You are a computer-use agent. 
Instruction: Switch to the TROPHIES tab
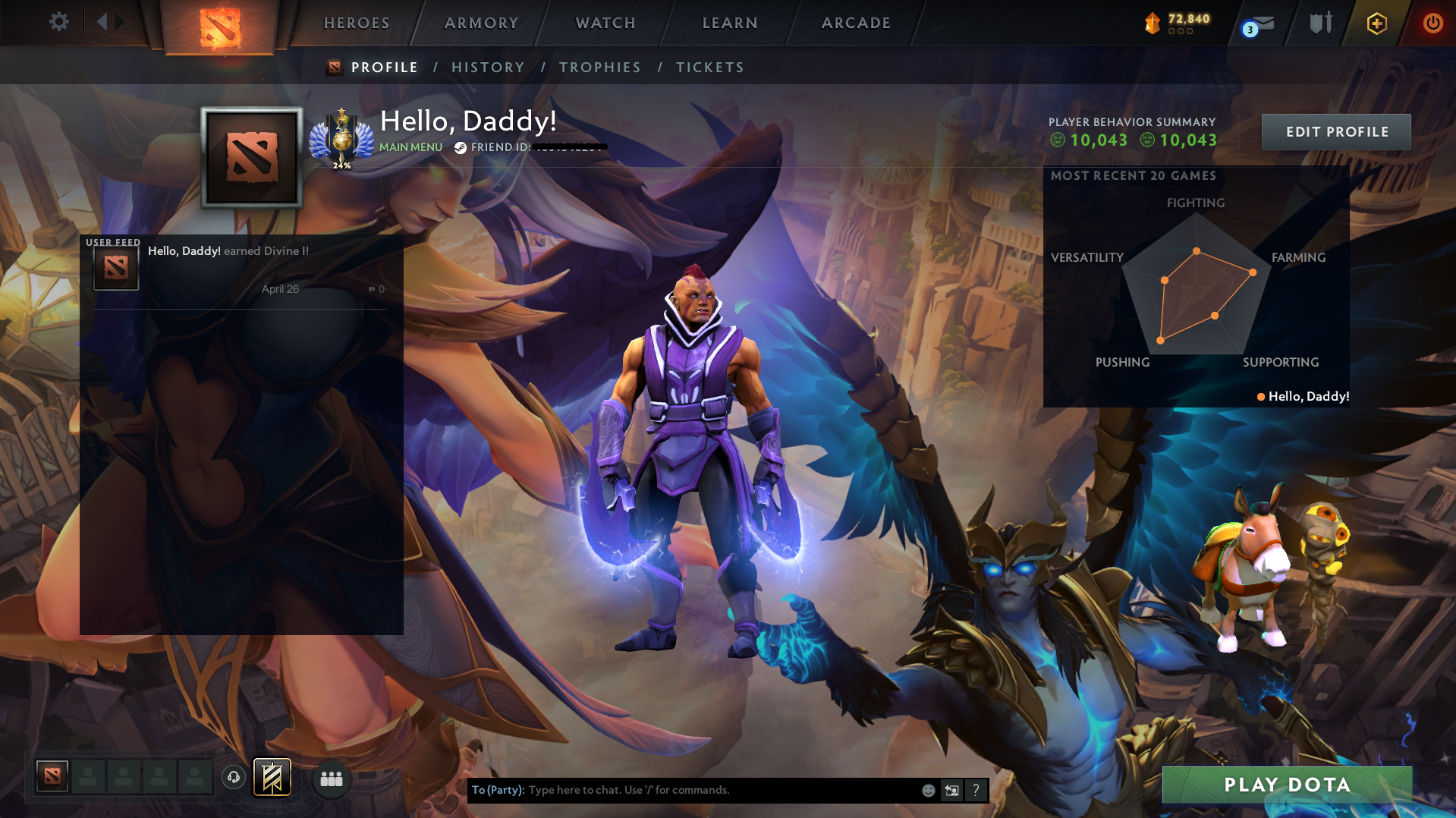(x=599, y=67)
